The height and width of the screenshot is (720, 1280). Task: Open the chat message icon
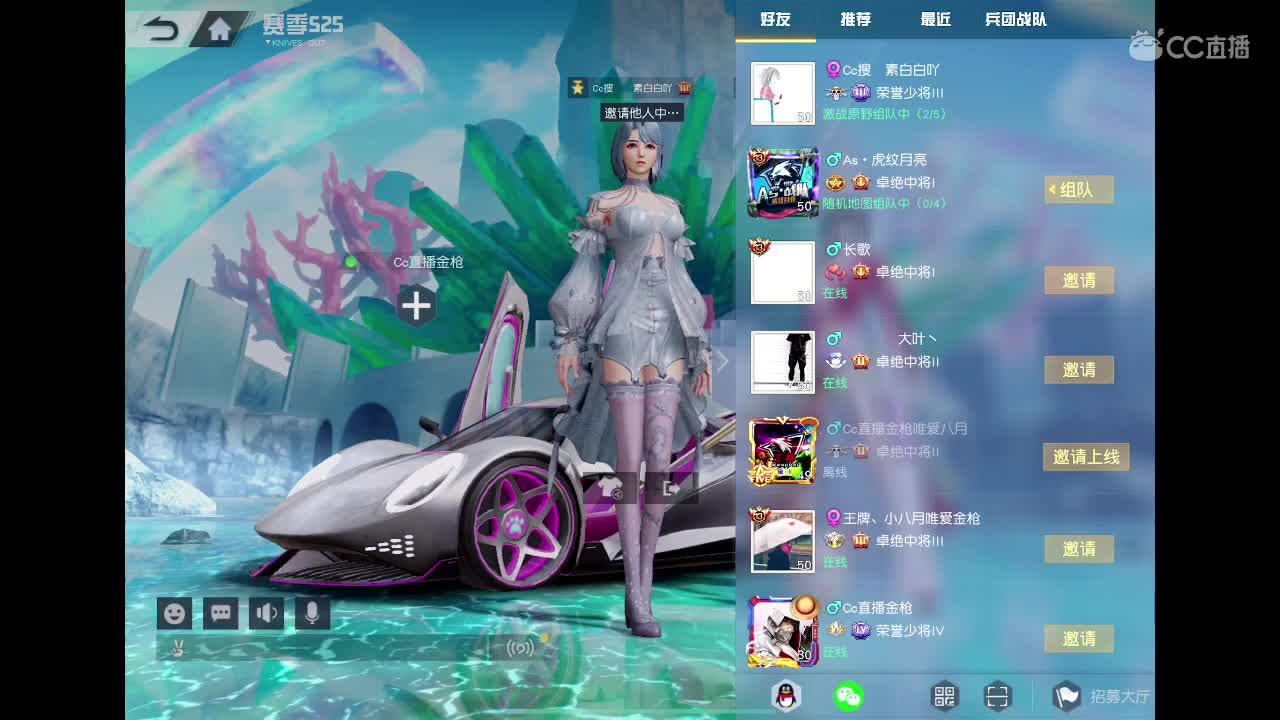tap(221, 614)
